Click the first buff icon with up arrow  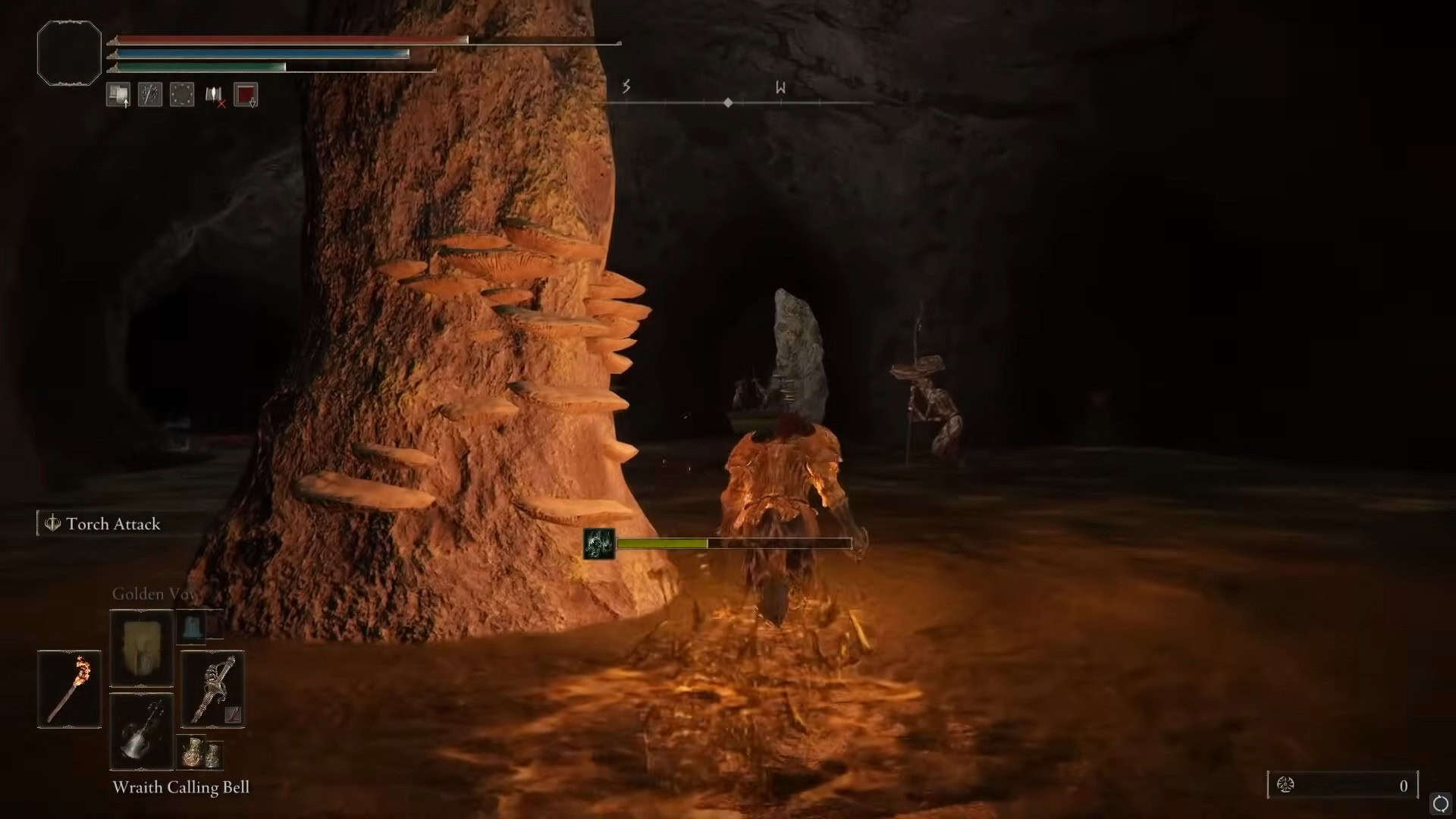click(x=118, y=95)
